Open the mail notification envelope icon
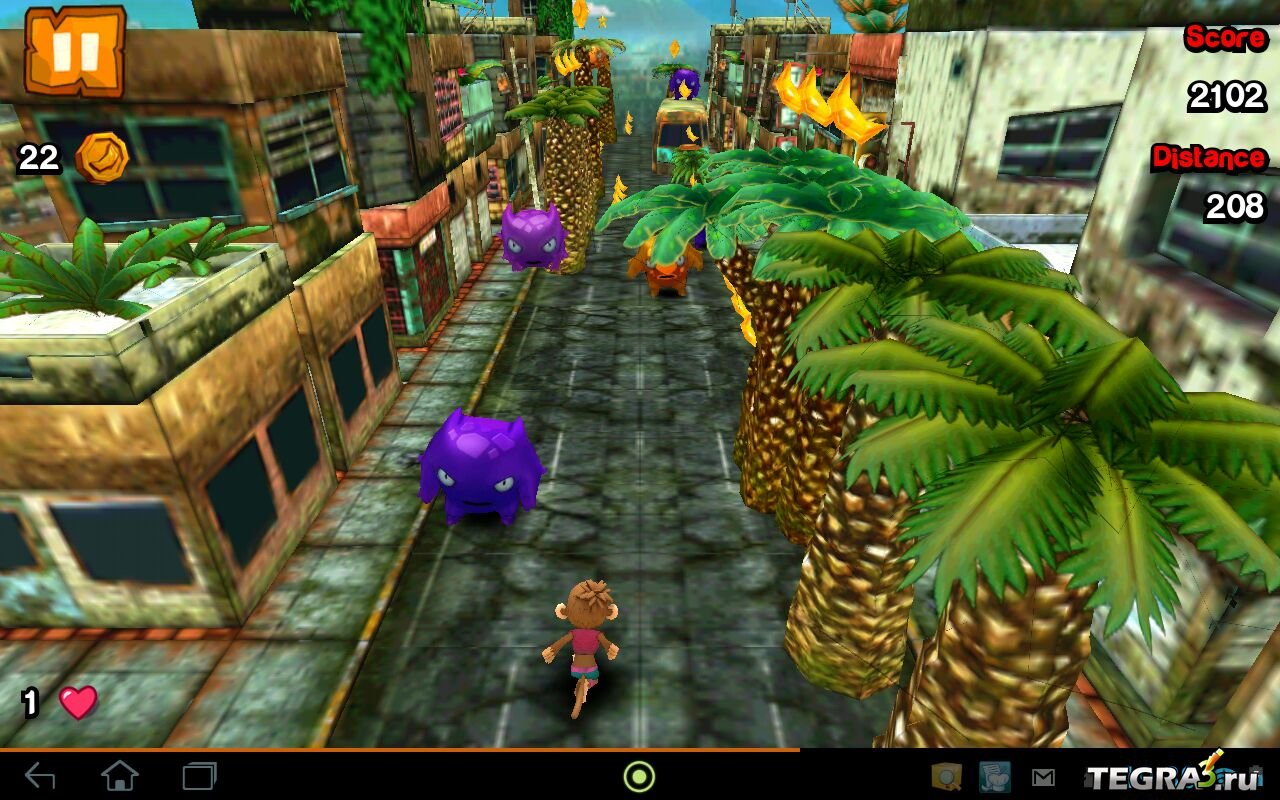Screen dimensions: 1280x800 1043,777
